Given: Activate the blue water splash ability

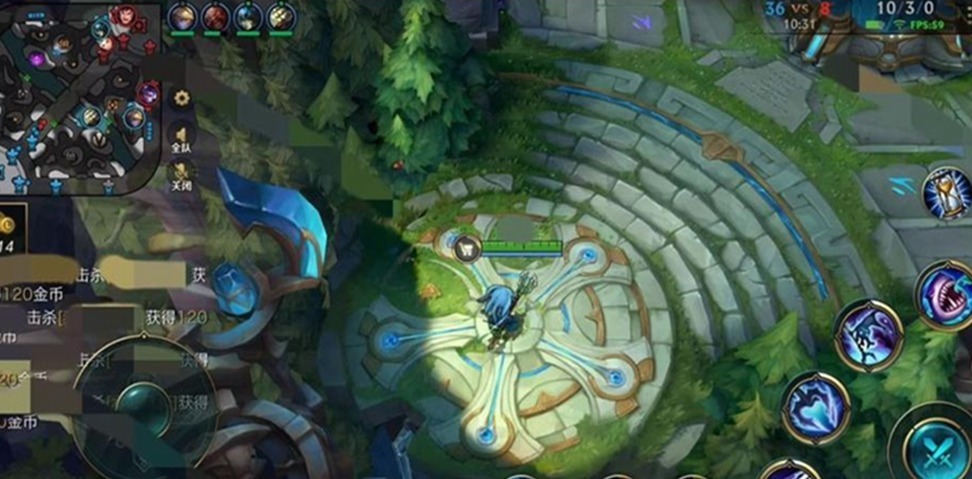Looking at the screenshot, I should [x=816, y=406].
